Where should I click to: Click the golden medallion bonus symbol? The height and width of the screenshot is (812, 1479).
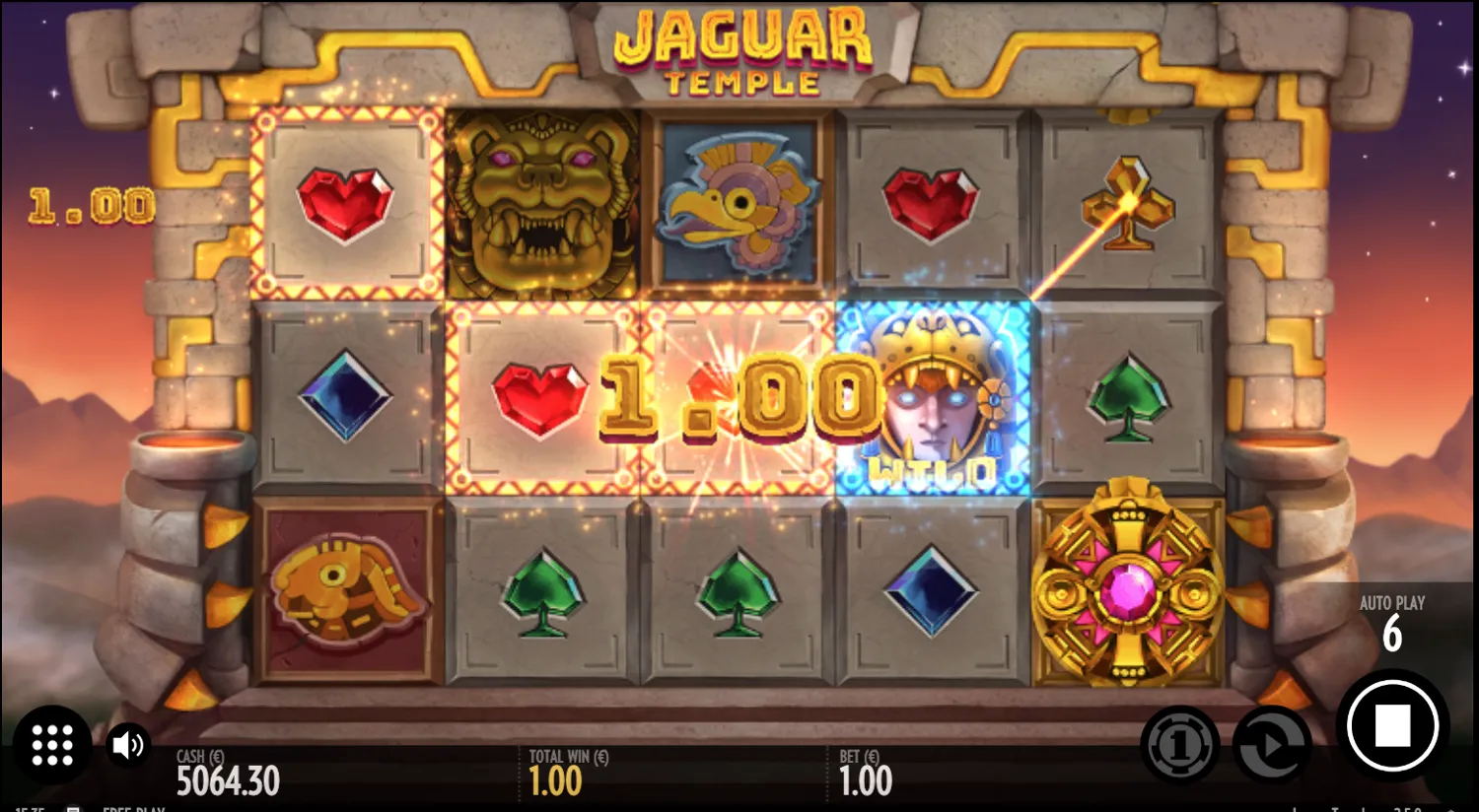pyautogui.click(x=1129, y=591)
